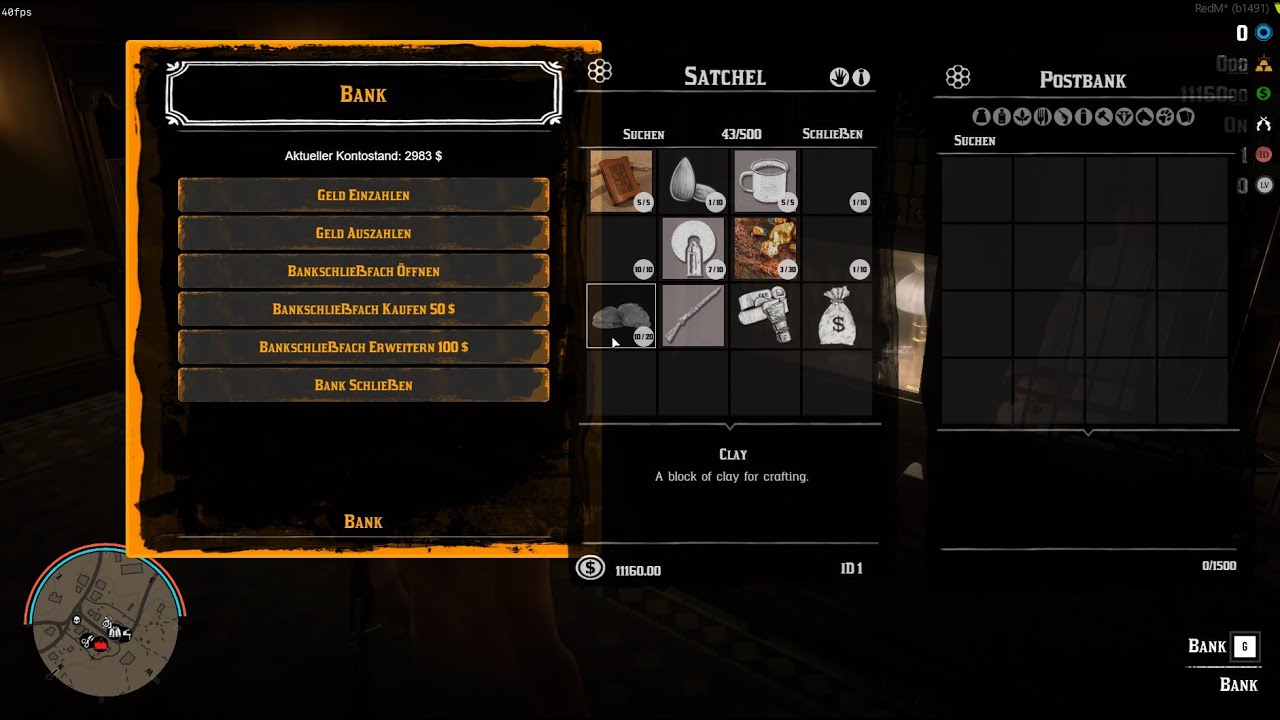
Task: Select the clay block slot
Action: pos(621,316)
